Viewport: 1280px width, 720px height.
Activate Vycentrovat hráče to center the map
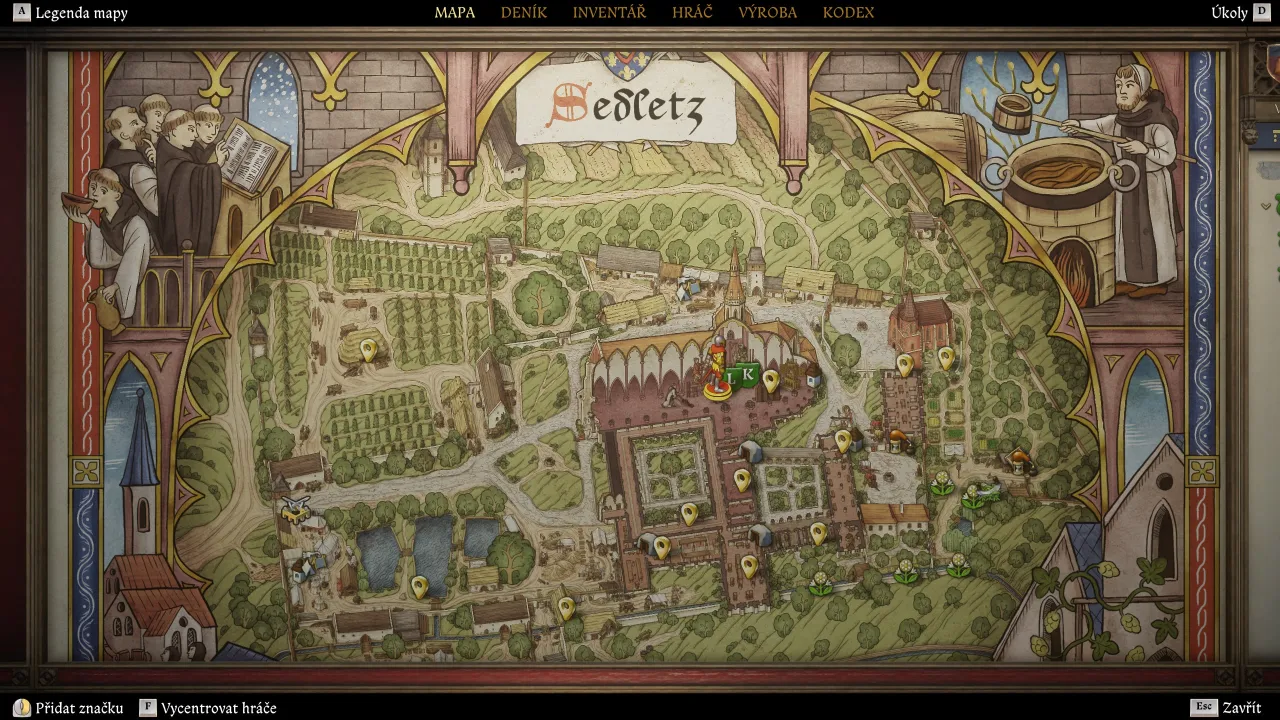tap(218, 708)
